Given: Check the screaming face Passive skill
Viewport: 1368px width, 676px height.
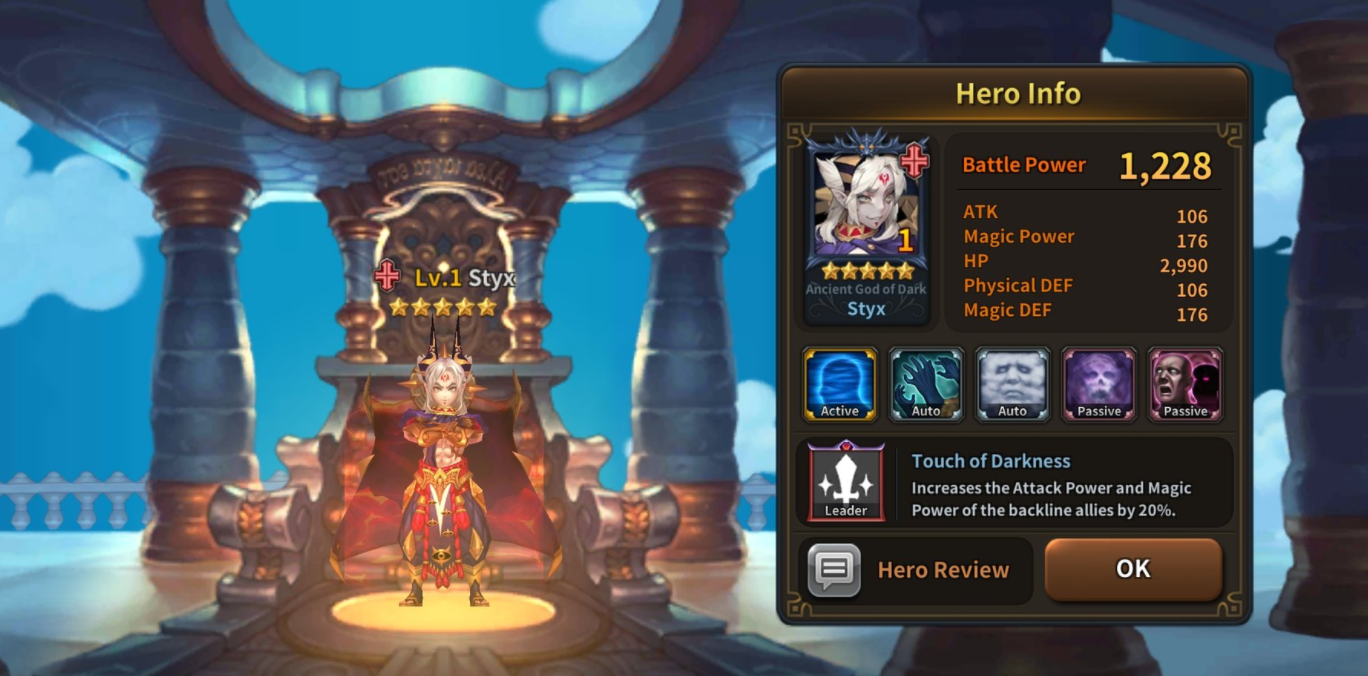Looking at the screenshot, I should coord(1185,384).
